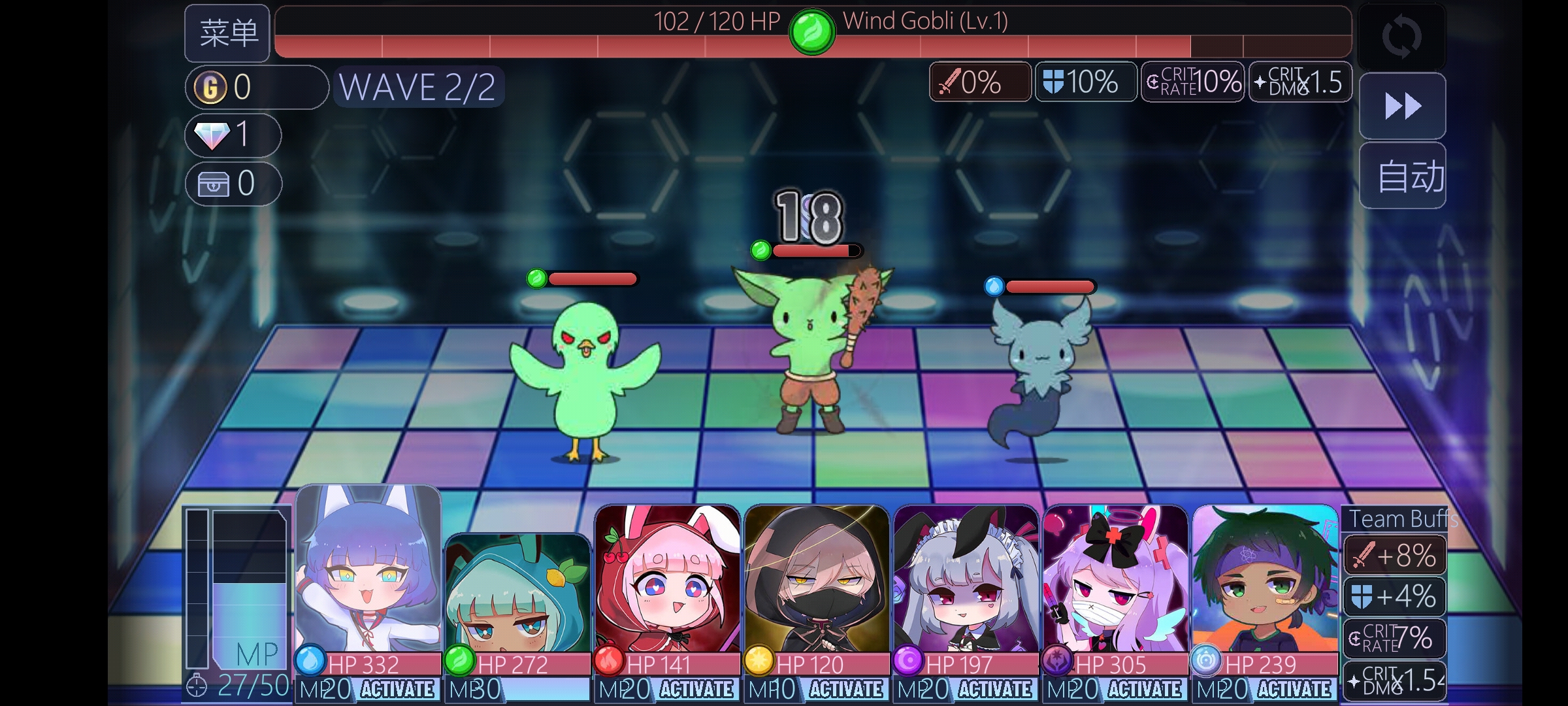Click the shield defense 10% stat icon

(1085, 82)
